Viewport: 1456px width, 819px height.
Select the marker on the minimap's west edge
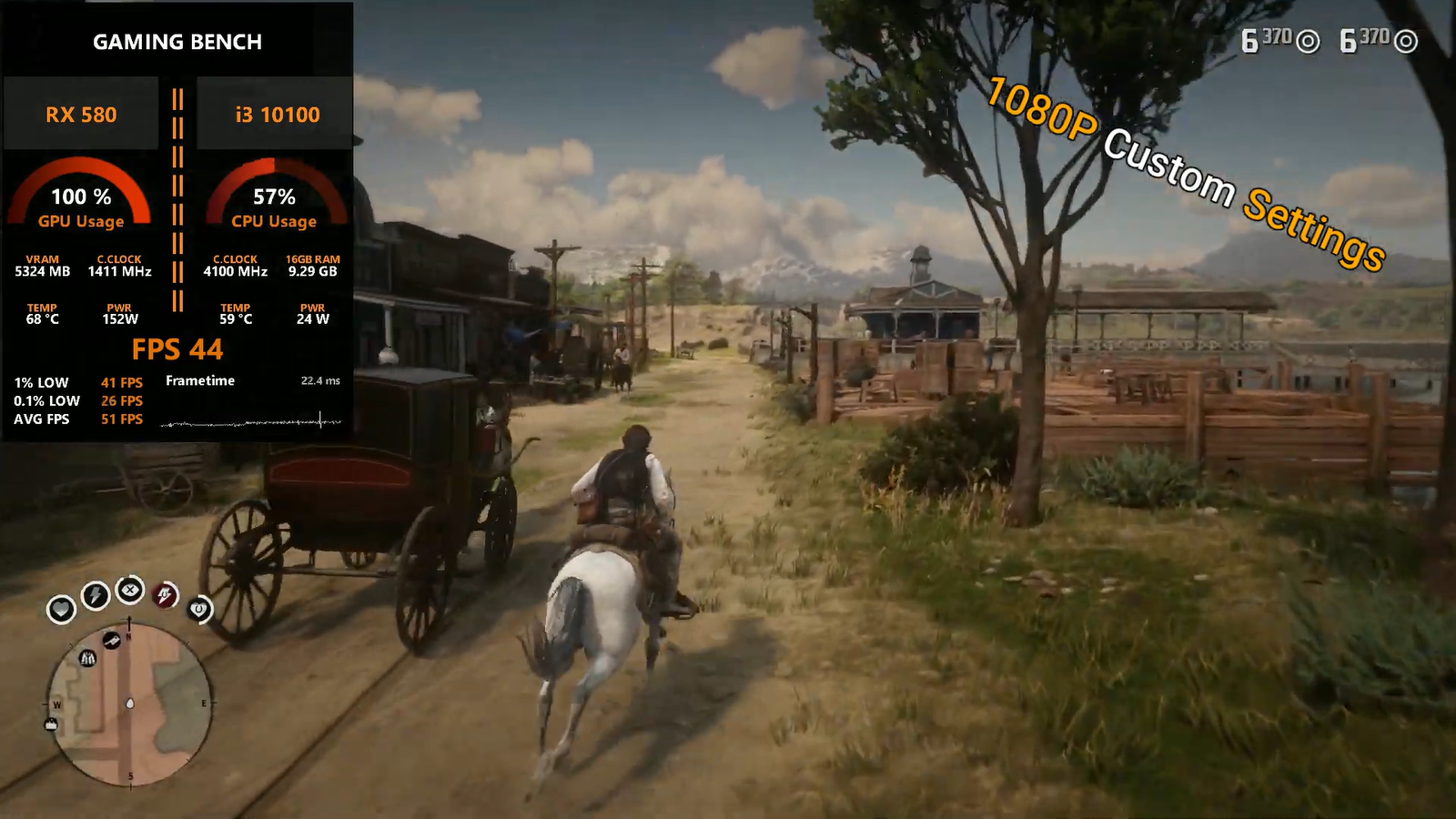(51, 724)
